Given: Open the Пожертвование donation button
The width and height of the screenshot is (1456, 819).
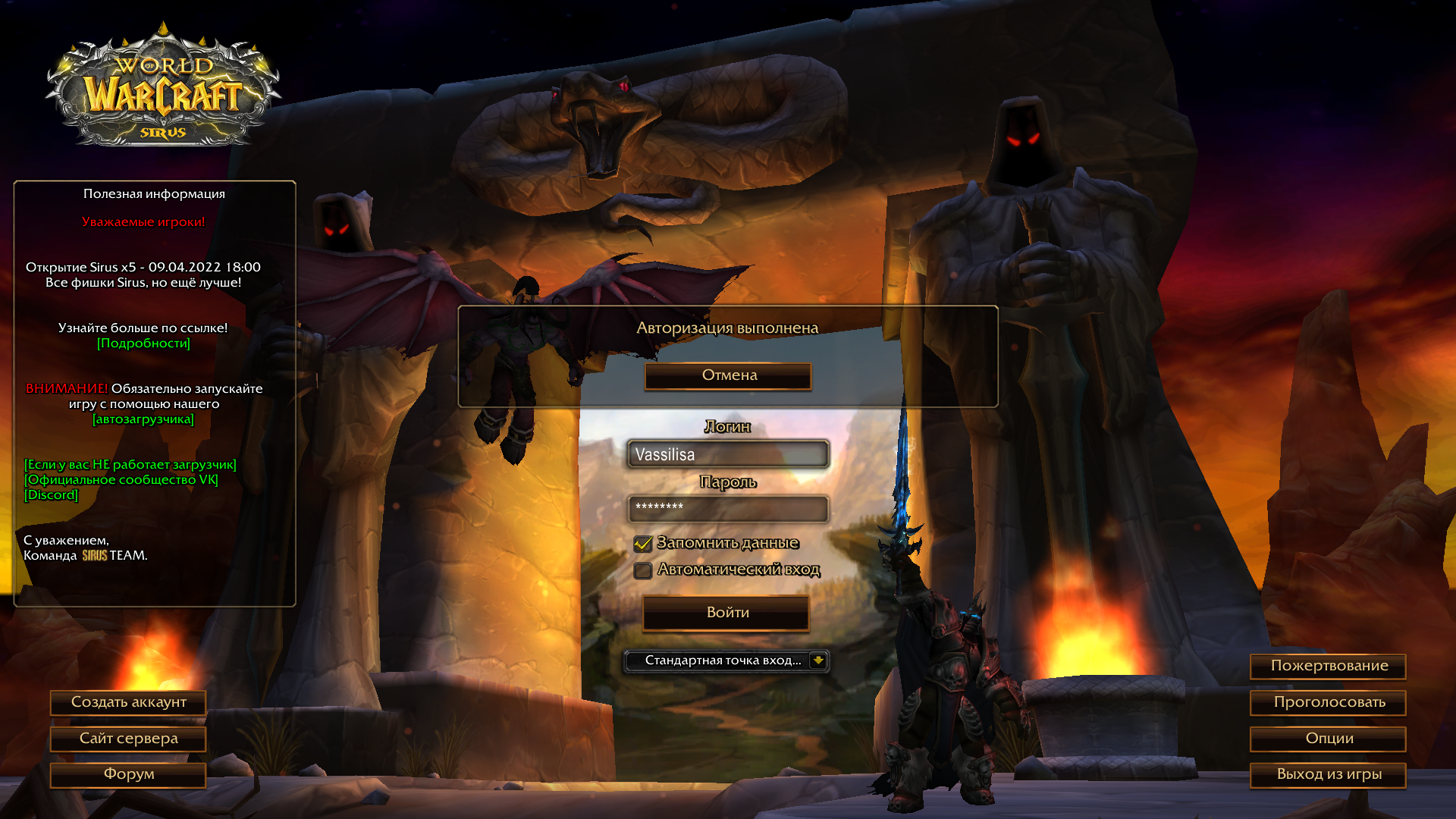Looking at the screenshot, I should click(1329, 666).
